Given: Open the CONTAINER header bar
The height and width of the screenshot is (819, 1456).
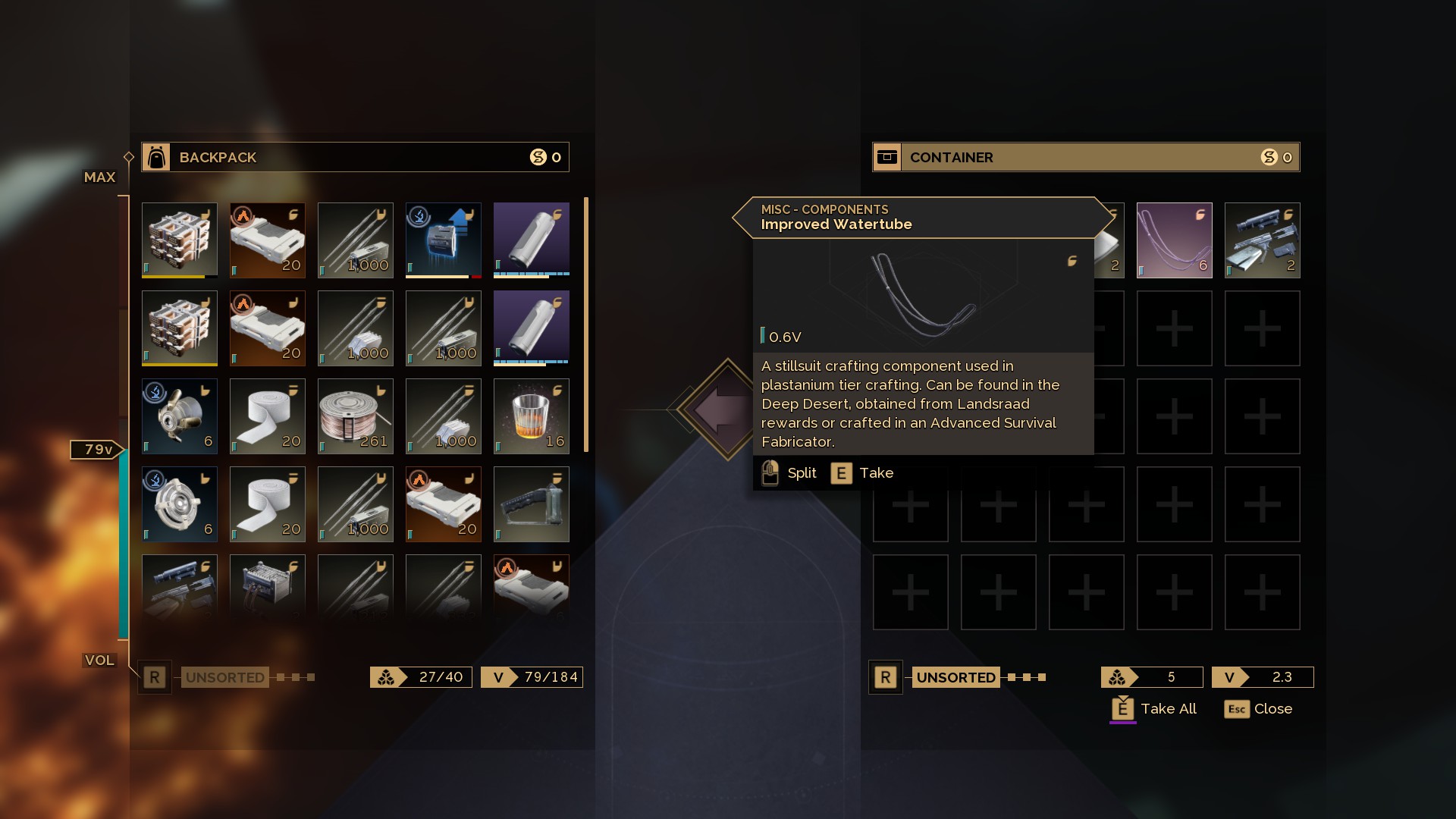Looking at the screenshot, I should (x=1086, y=157).
